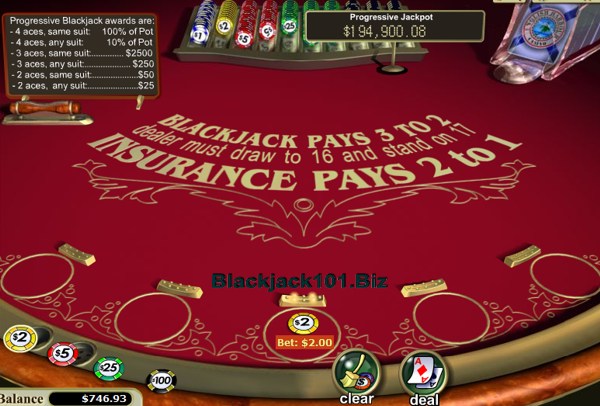Clear the current bet
The width and height of the screenshot is (600, 406).
[356, 375]
